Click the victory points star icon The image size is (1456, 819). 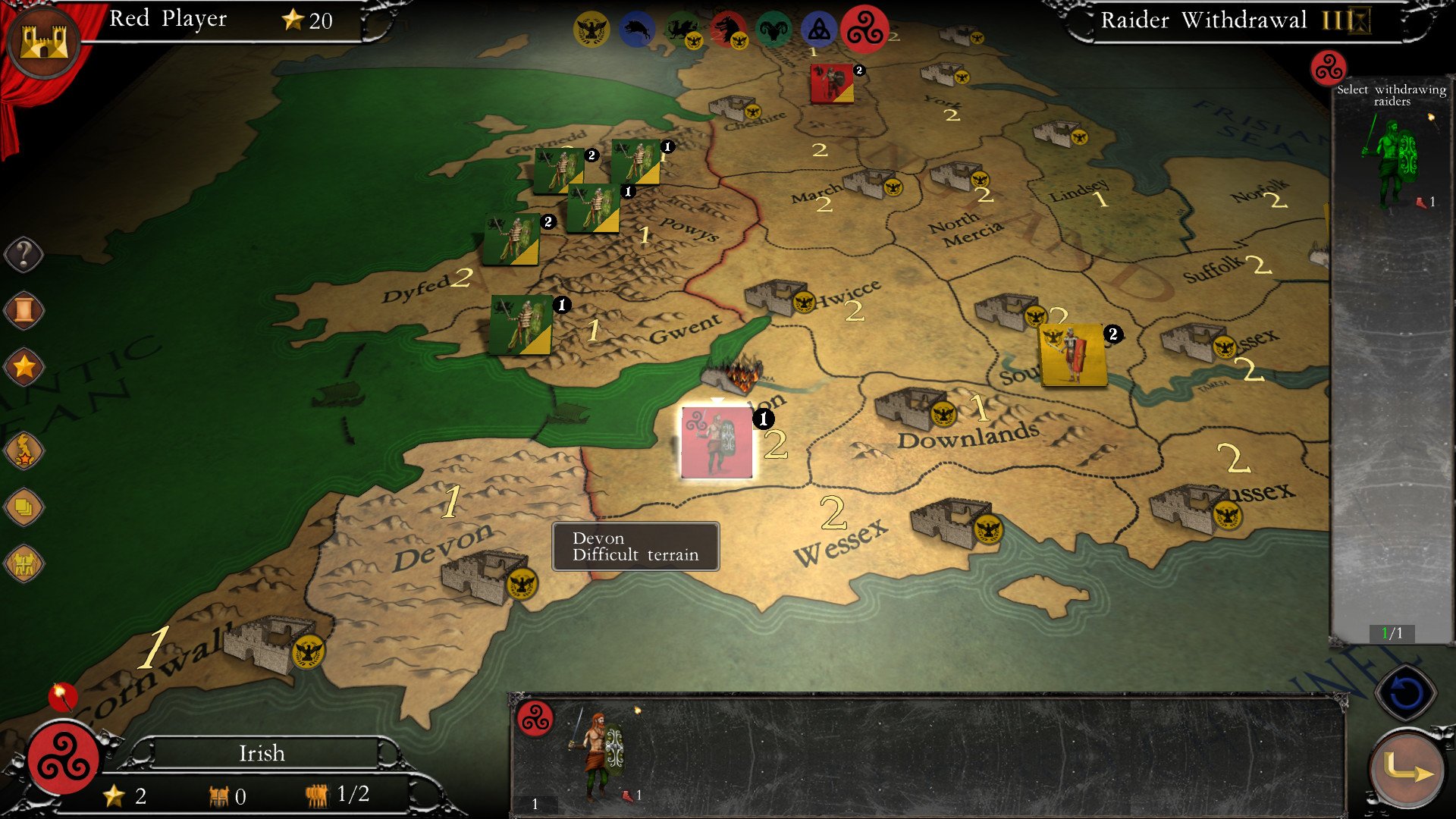click(24, 366)
